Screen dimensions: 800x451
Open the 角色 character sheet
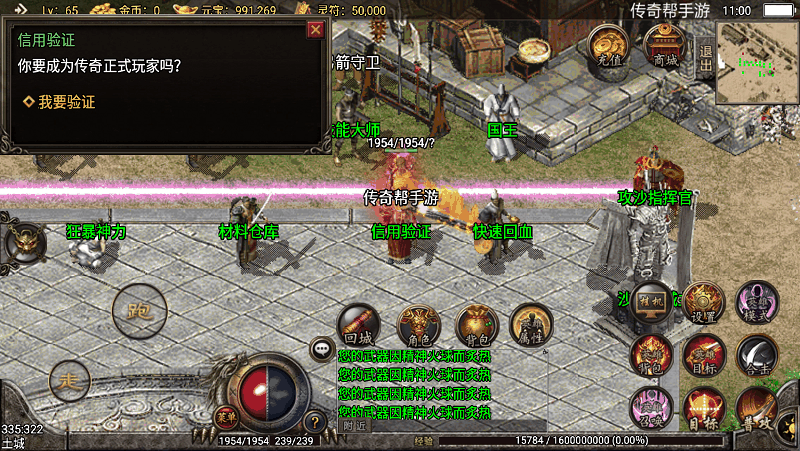point(417,325)
